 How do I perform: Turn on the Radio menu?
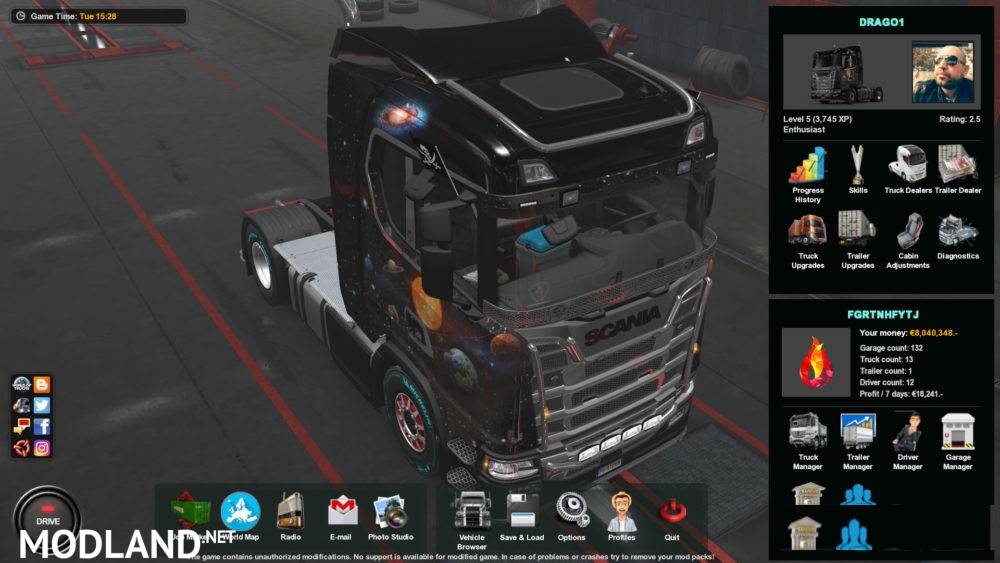(x=290, y=512)
